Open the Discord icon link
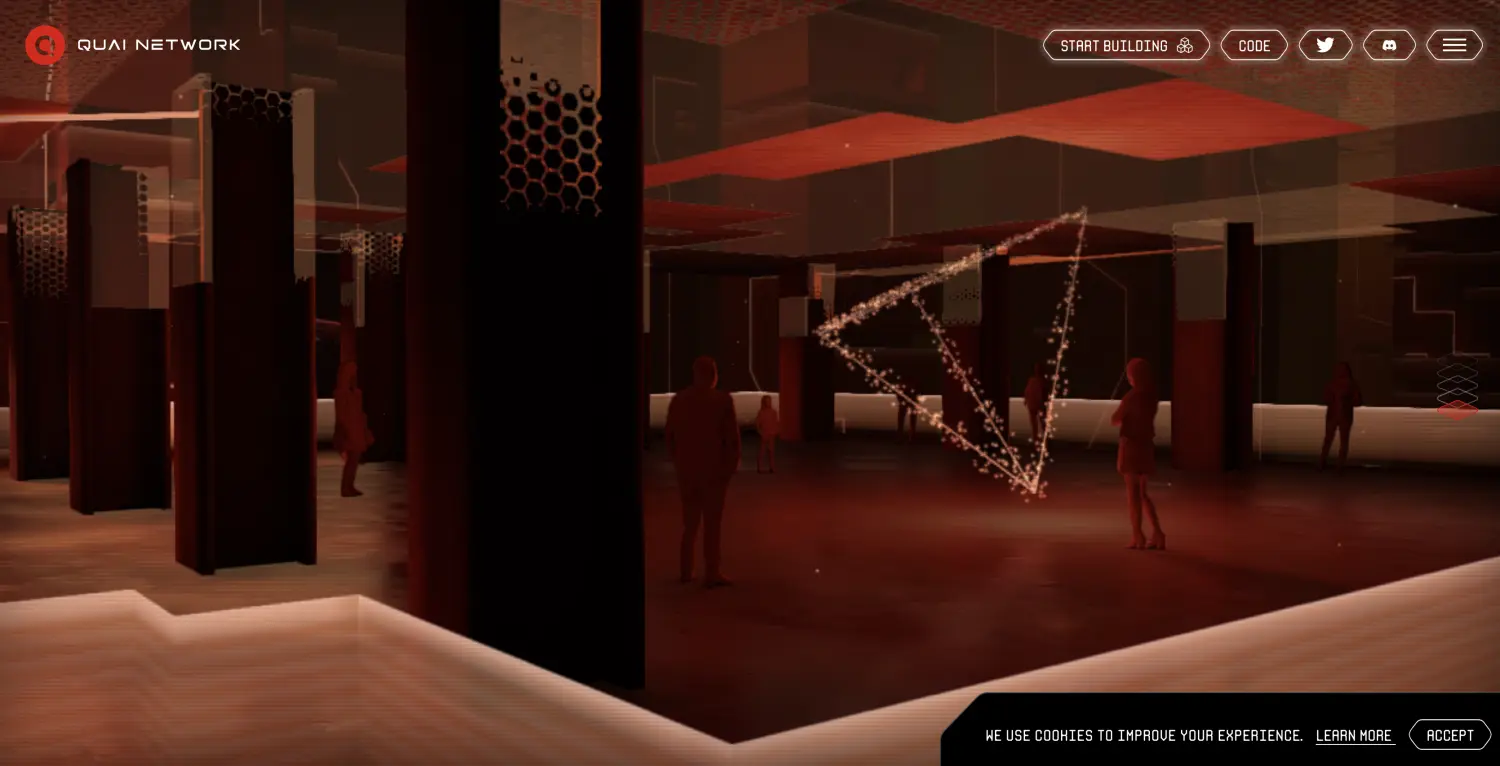This screenshot has height=766, width=1500. (x=1389, y=46)
